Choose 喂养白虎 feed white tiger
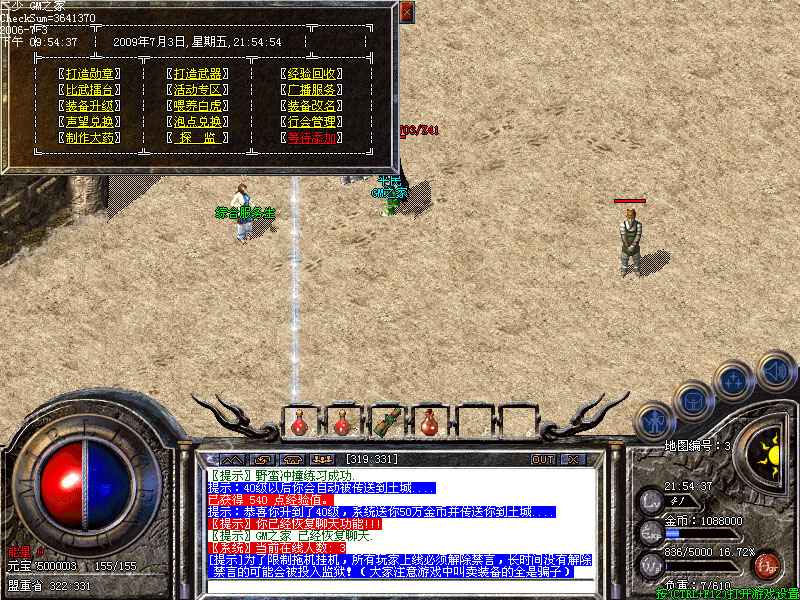The height and width of the screenshot is (600, 800). (x=197, y=106)
